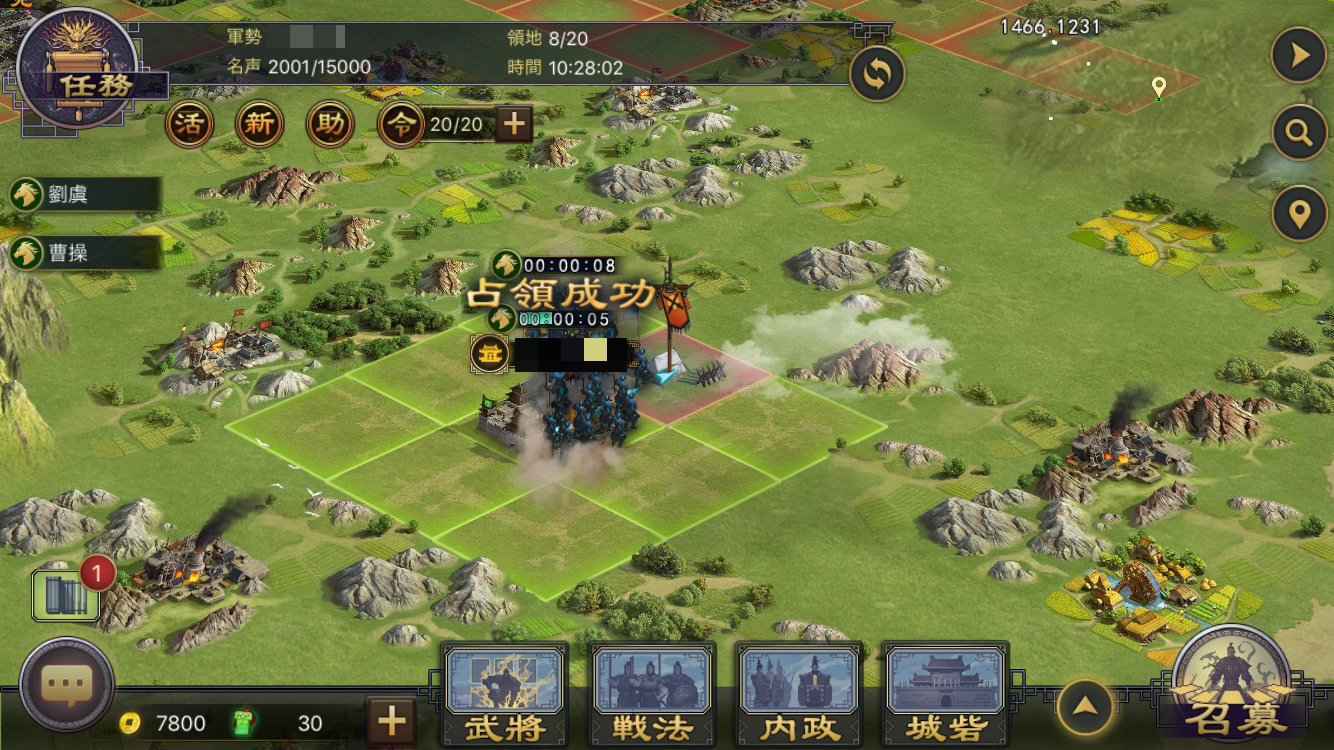Select the 助 round button

331,125
